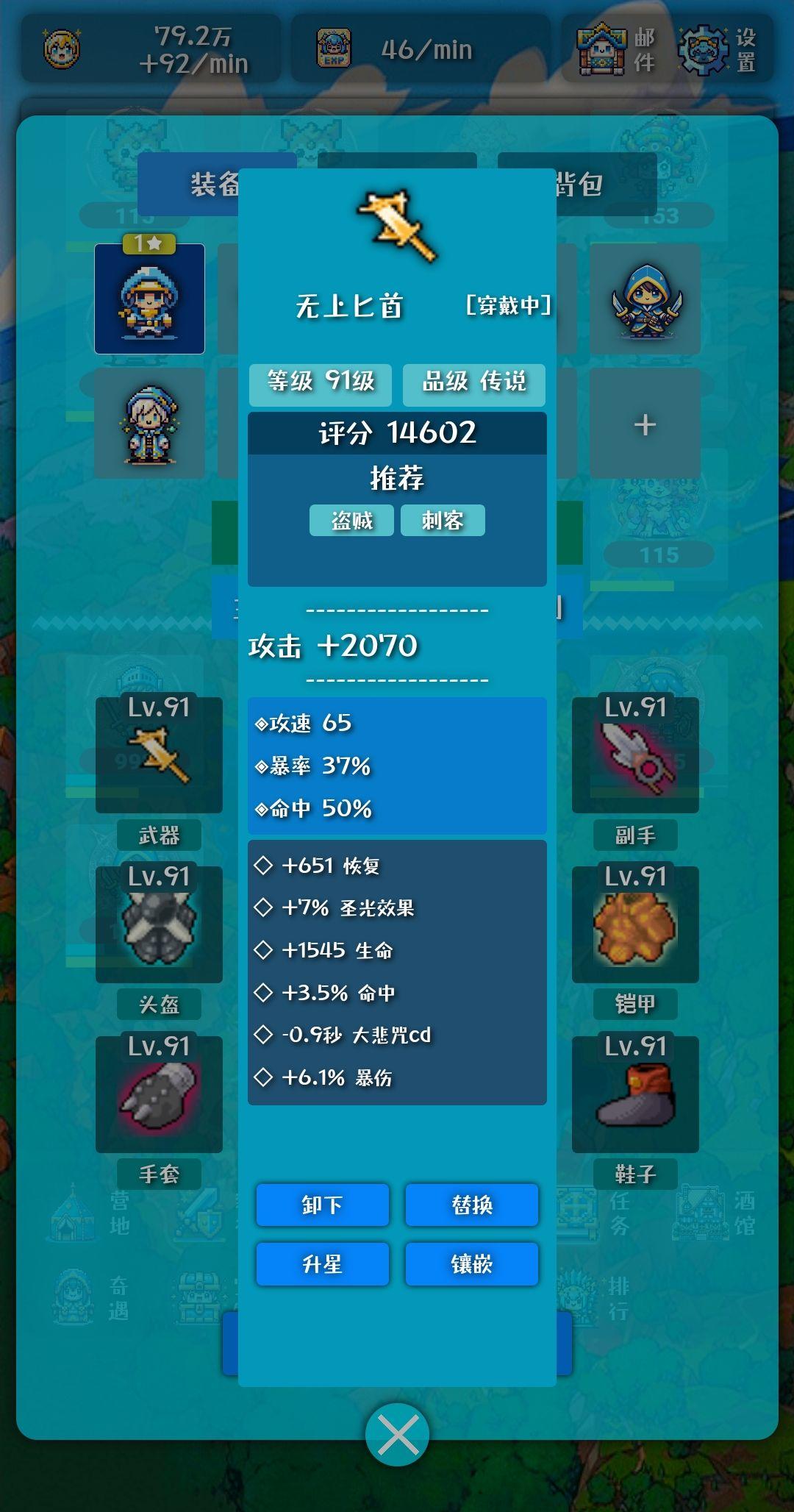Choose 替换 to replace the weapon

point(471,1205)
